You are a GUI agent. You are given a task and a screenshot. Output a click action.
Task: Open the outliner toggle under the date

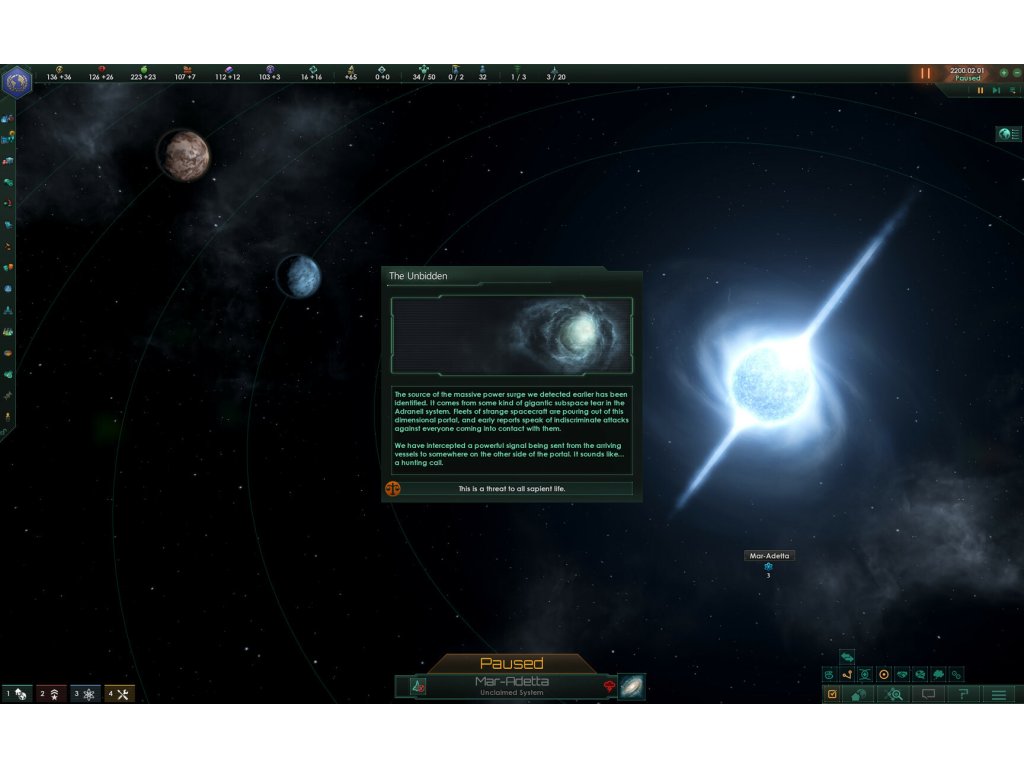click(x=1008, y=134)
